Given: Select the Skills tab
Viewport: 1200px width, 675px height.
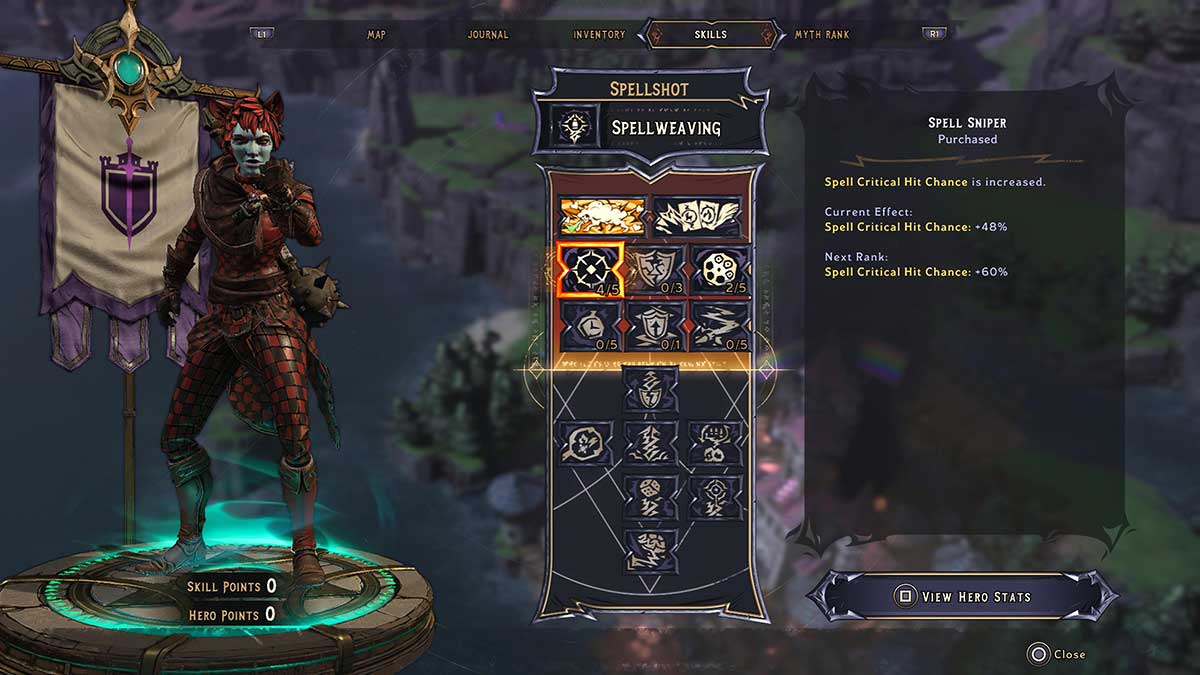Looking at the screenshot, I should [710, 35].
